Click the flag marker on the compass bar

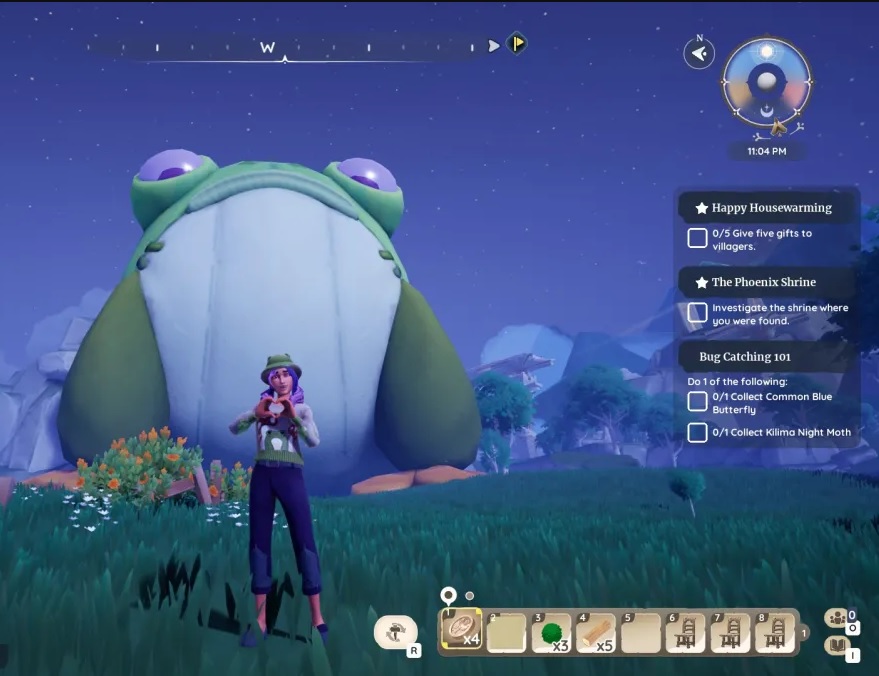point(516,44)
